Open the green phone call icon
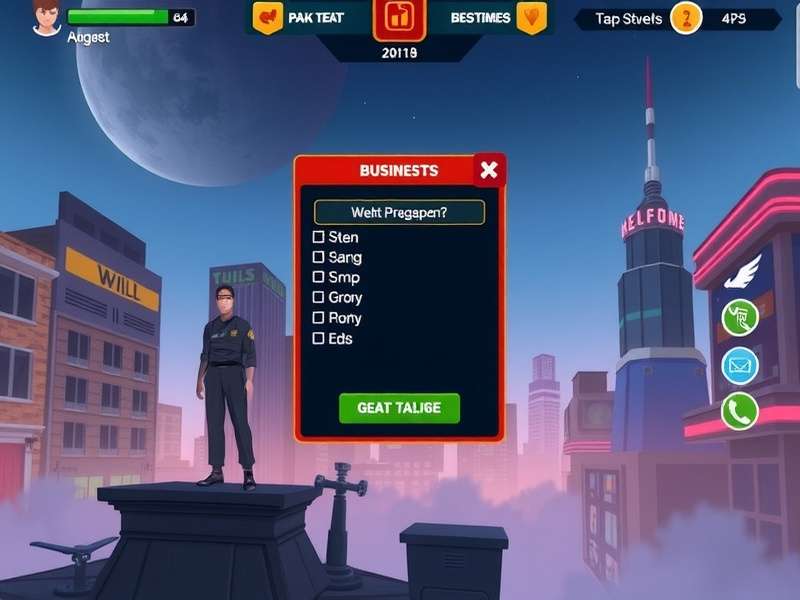The image size is (800, 600). tap(740, 410)
